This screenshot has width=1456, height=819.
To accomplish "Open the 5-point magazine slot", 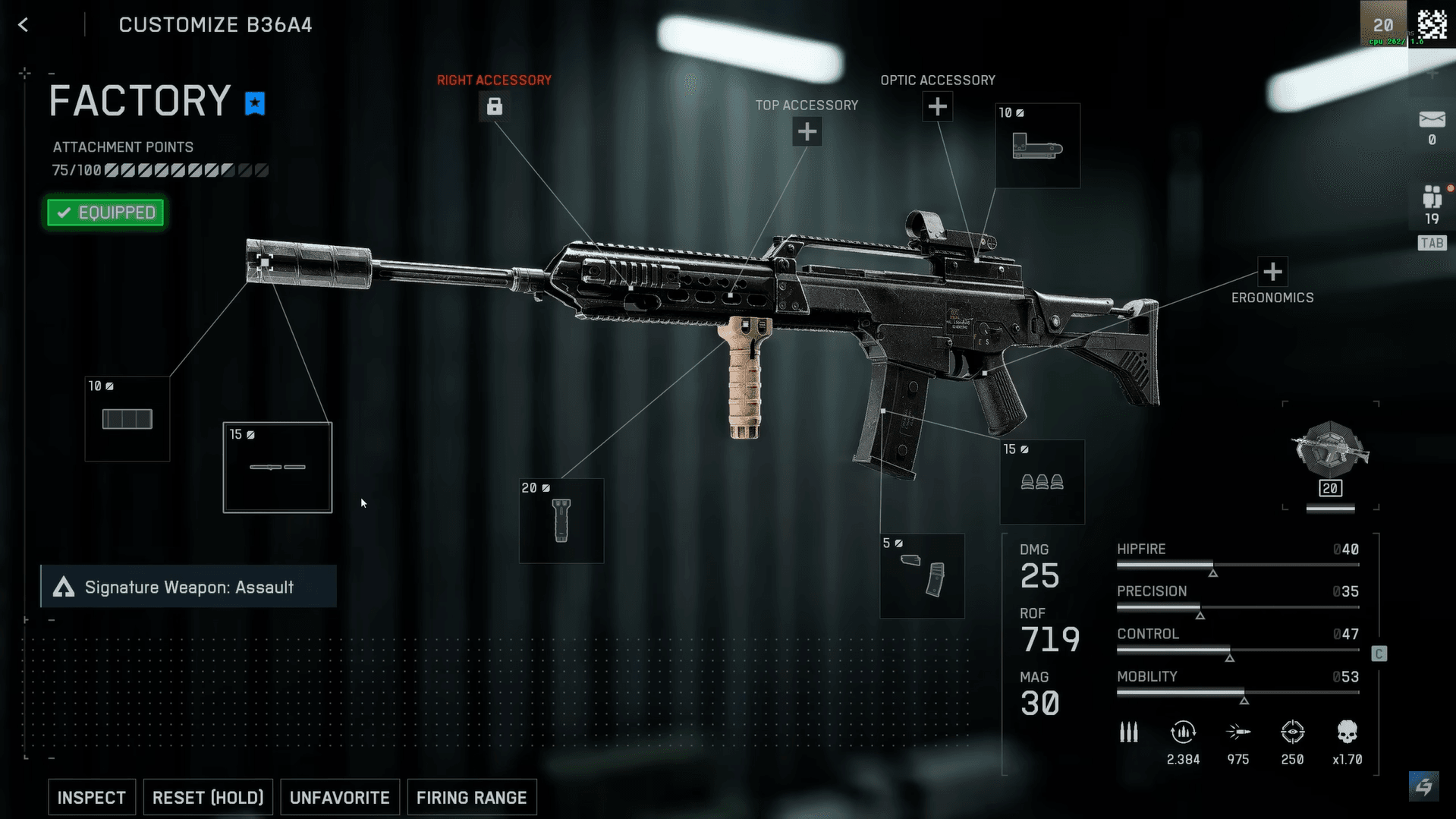I will point(922,576).
